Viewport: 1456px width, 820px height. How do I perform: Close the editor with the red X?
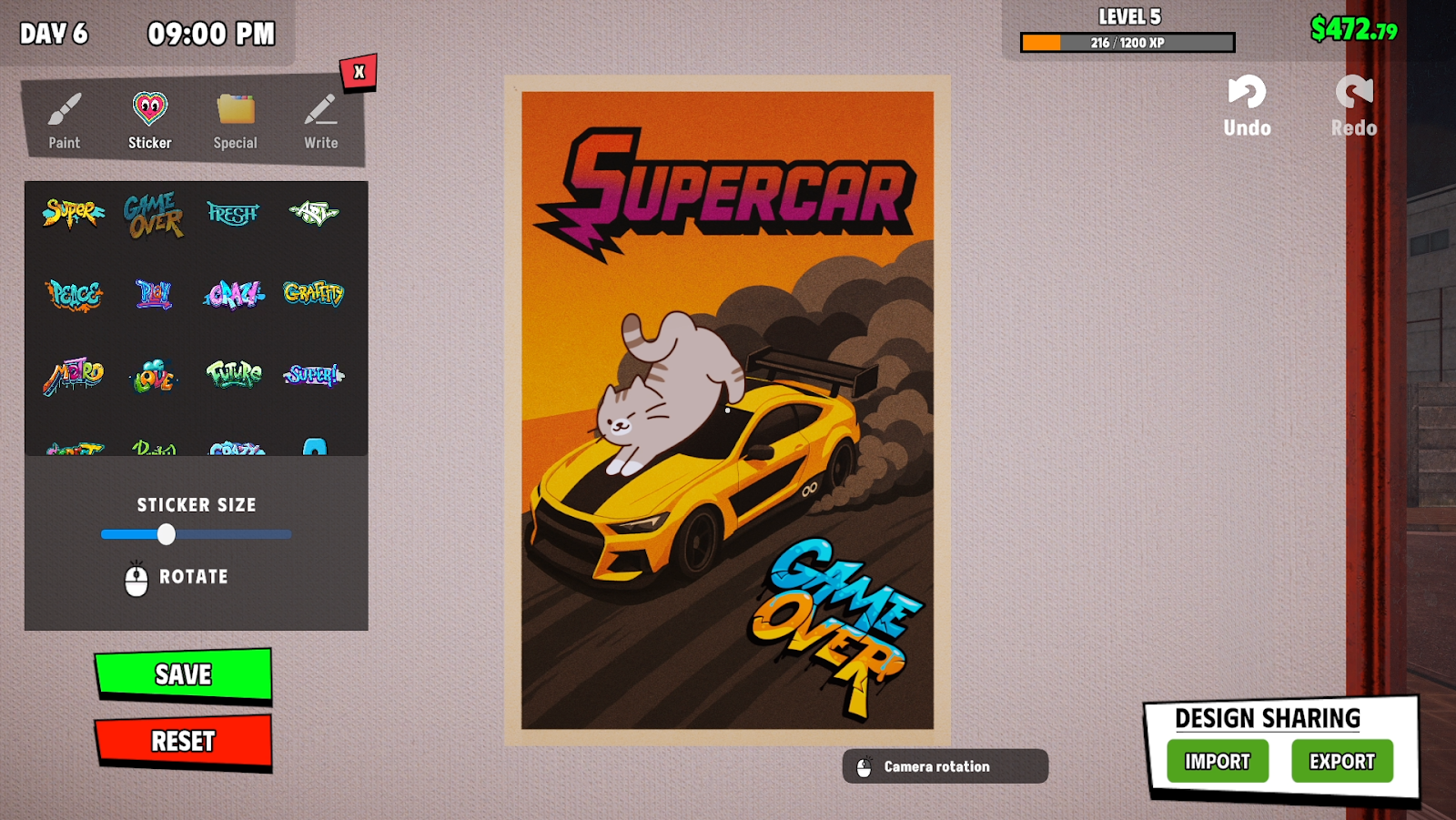click(359, 72)
